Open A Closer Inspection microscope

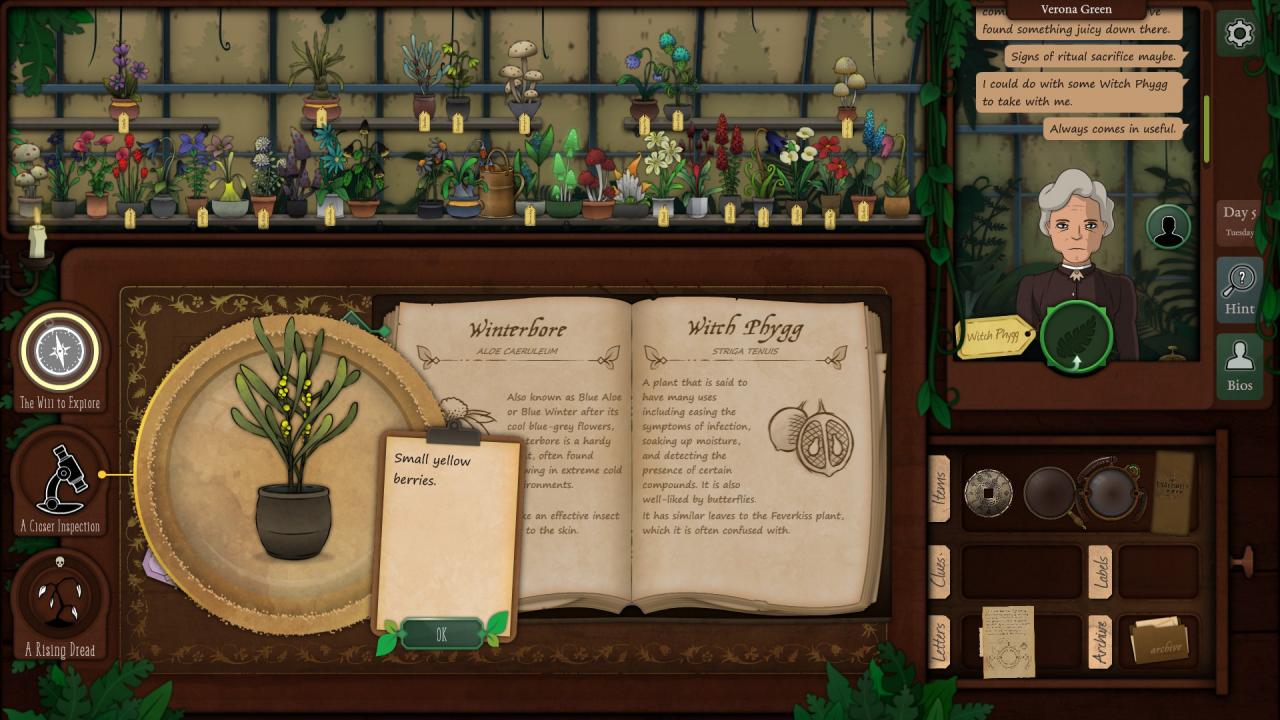tap(60, 480)
